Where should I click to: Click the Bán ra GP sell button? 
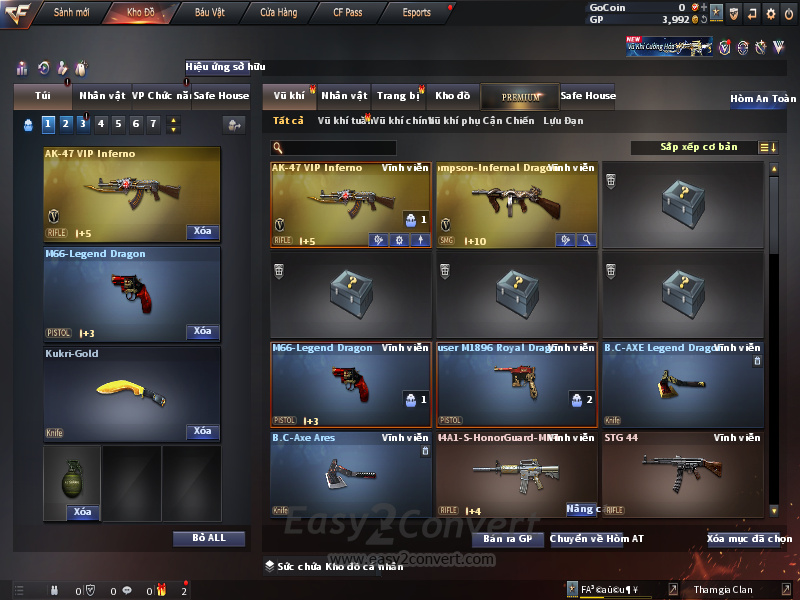point(507,539)
